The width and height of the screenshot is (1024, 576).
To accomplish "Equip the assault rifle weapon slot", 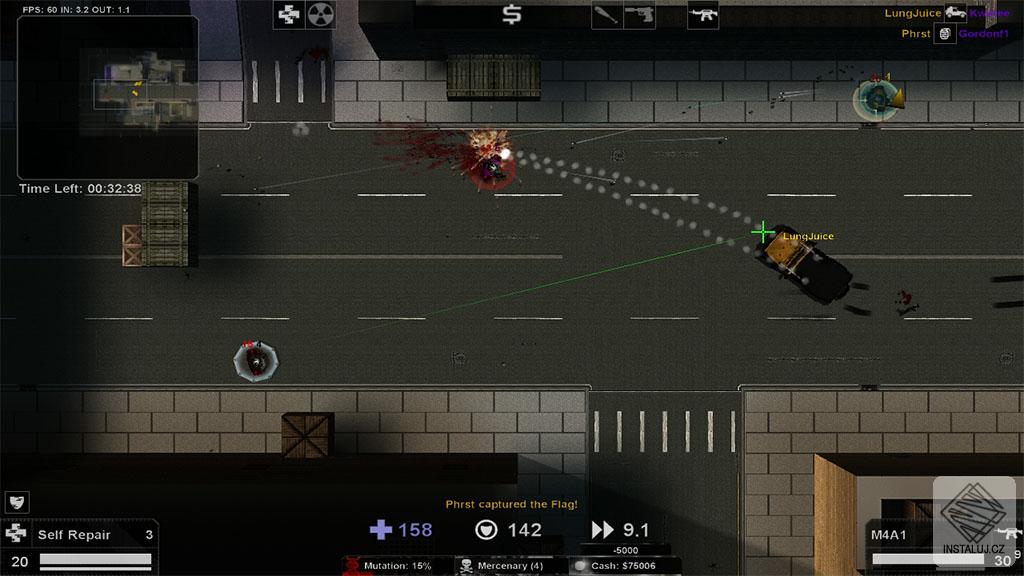I will pyautogui.click(x=703, y=15).
